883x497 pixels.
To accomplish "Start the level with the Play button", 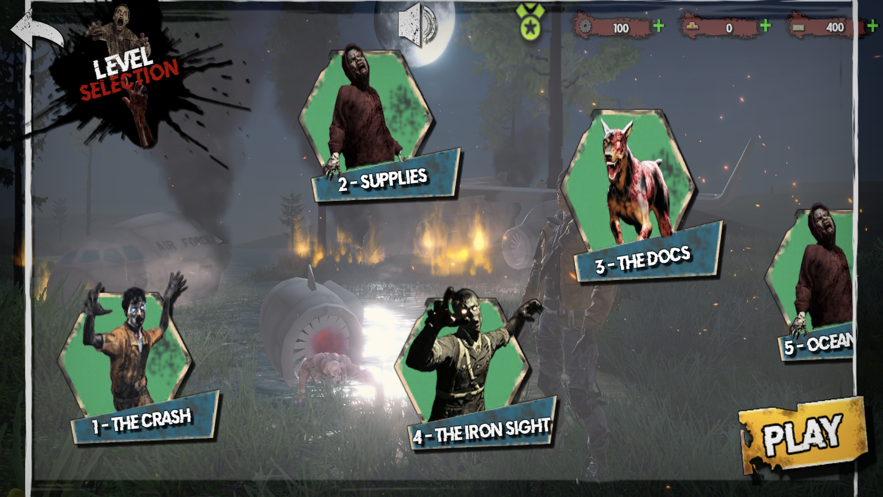I will click(801, 434).
